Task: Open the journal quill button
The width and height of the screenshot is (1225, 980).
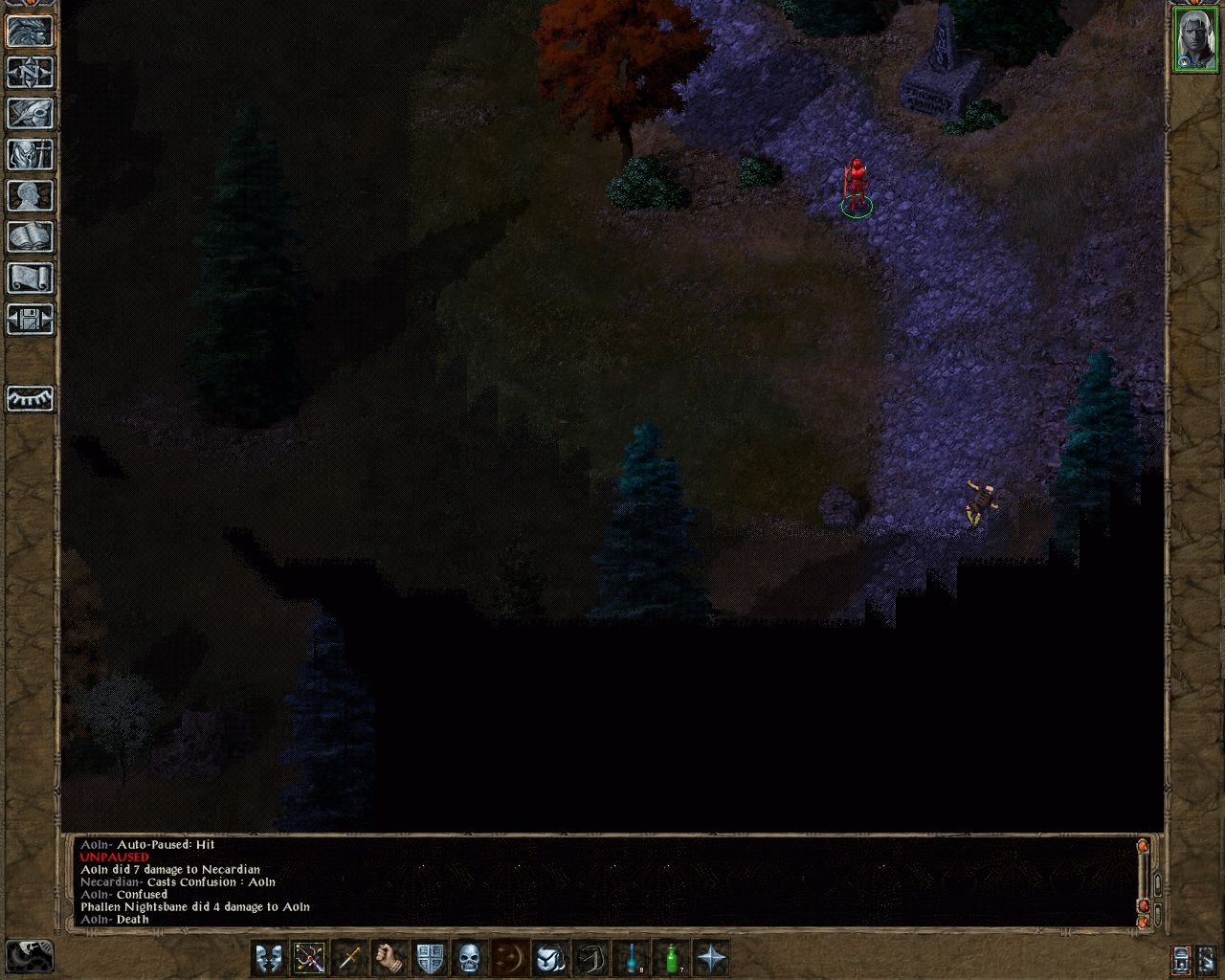Action: pyautogui.click(x=30, y=114)
